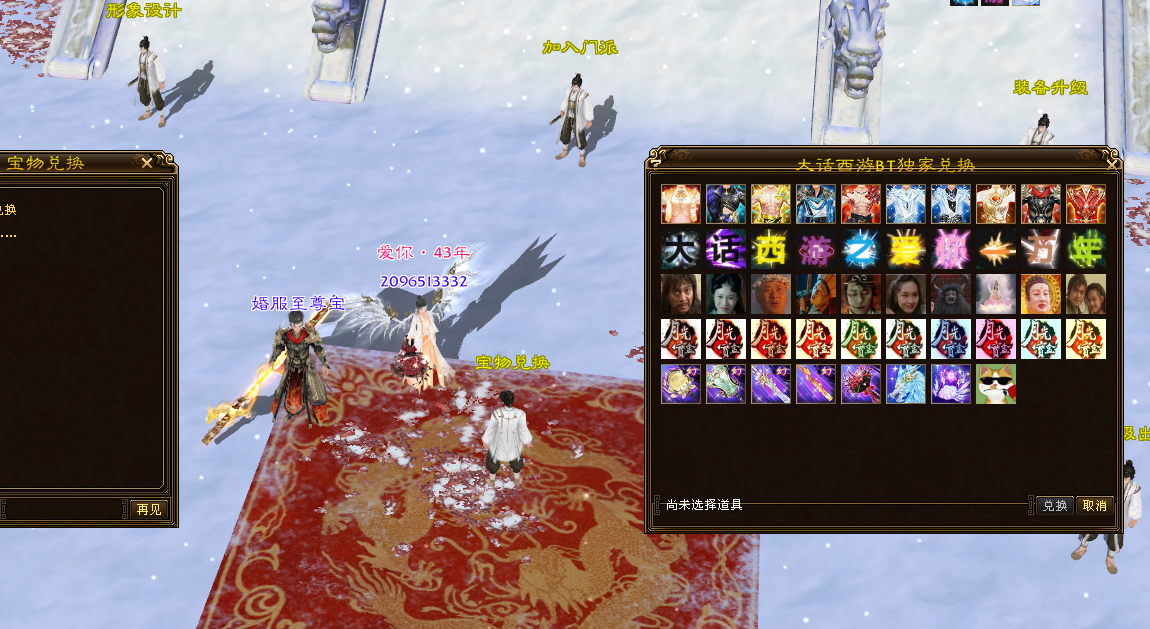
Task: Select the pink bikini outfit icon
Action: [x=680, y=204]
